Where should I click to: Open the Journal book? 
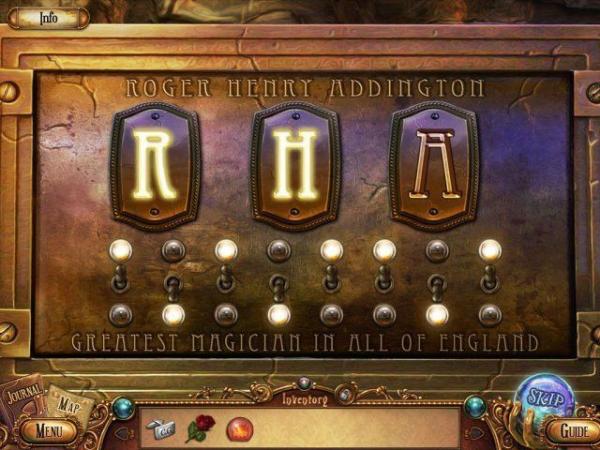[x=24, y=398]
